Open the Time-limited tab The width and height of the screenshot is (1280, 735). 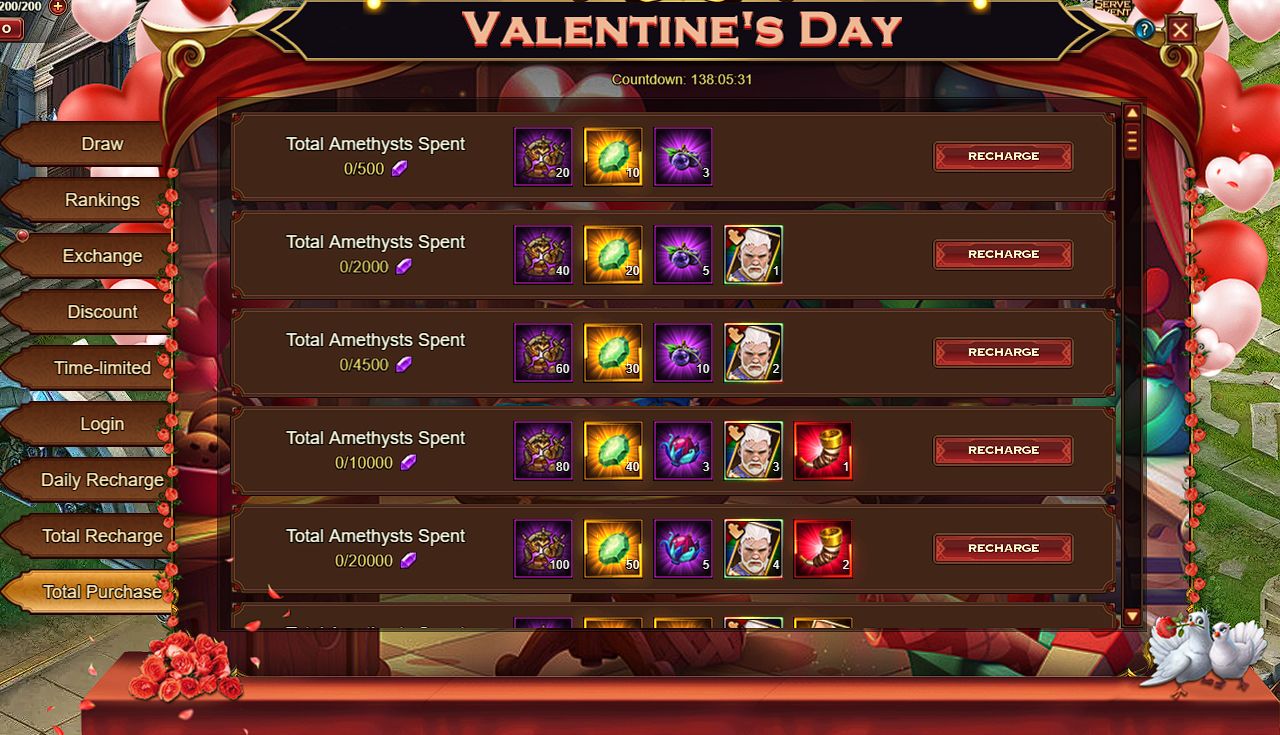coord(101,368)
